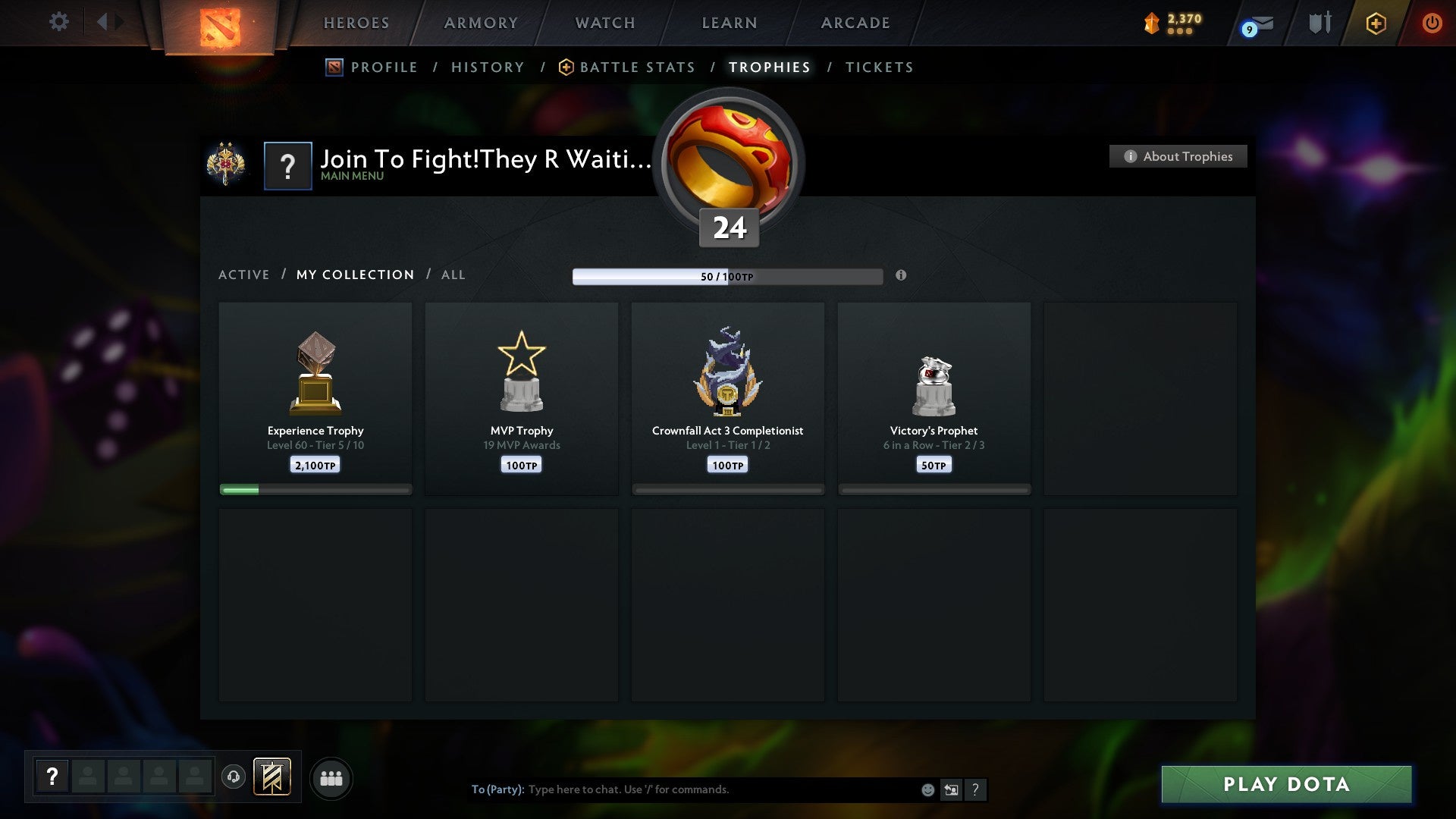Select the MY COLLECTION filter
The image size is (1456, 819).
[354, 275]
